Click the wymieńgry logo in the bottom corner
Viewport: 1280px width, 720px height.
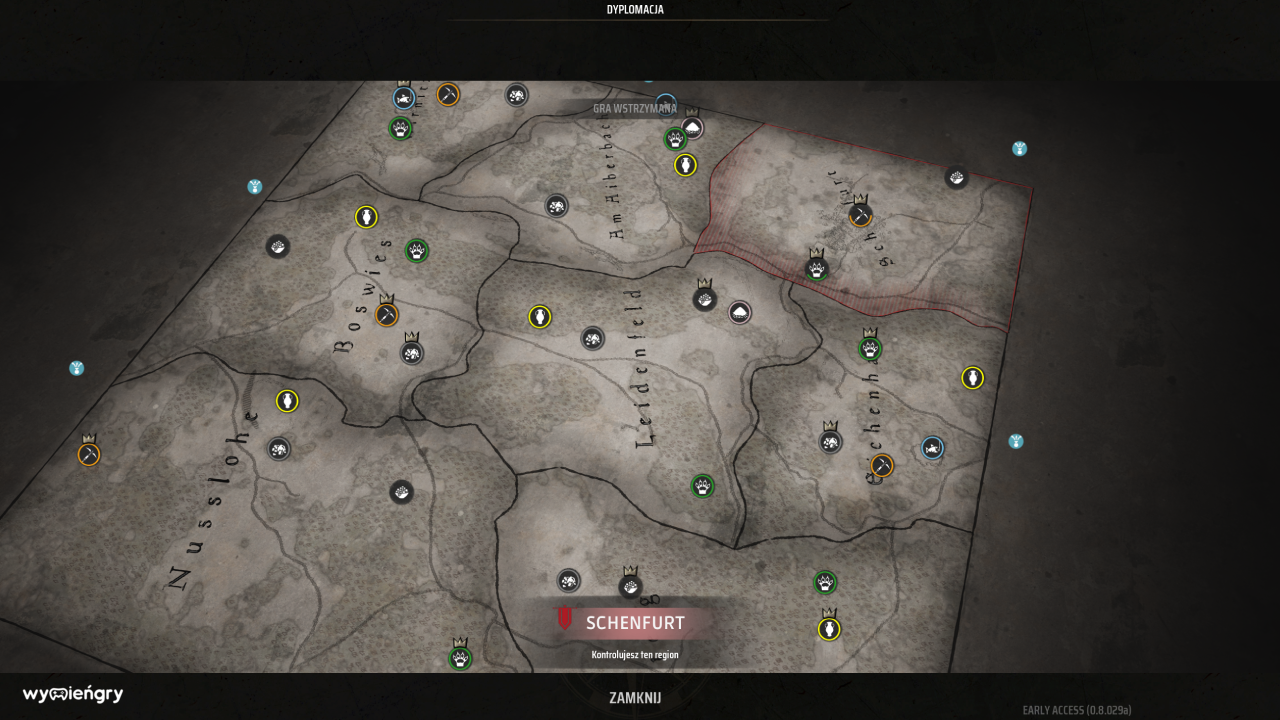(72, 693)
